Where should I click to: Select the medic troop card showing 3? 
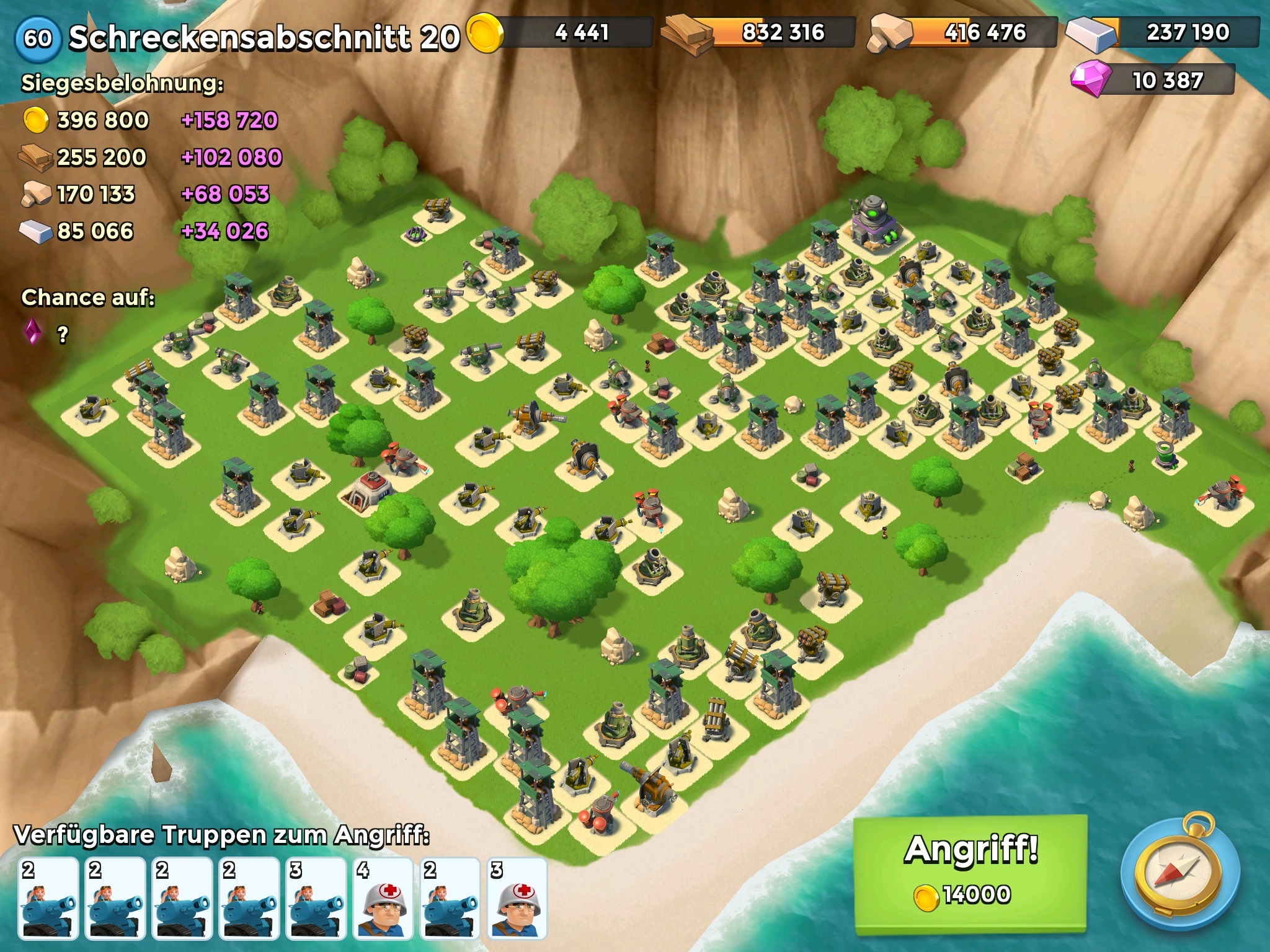[517, 897]
